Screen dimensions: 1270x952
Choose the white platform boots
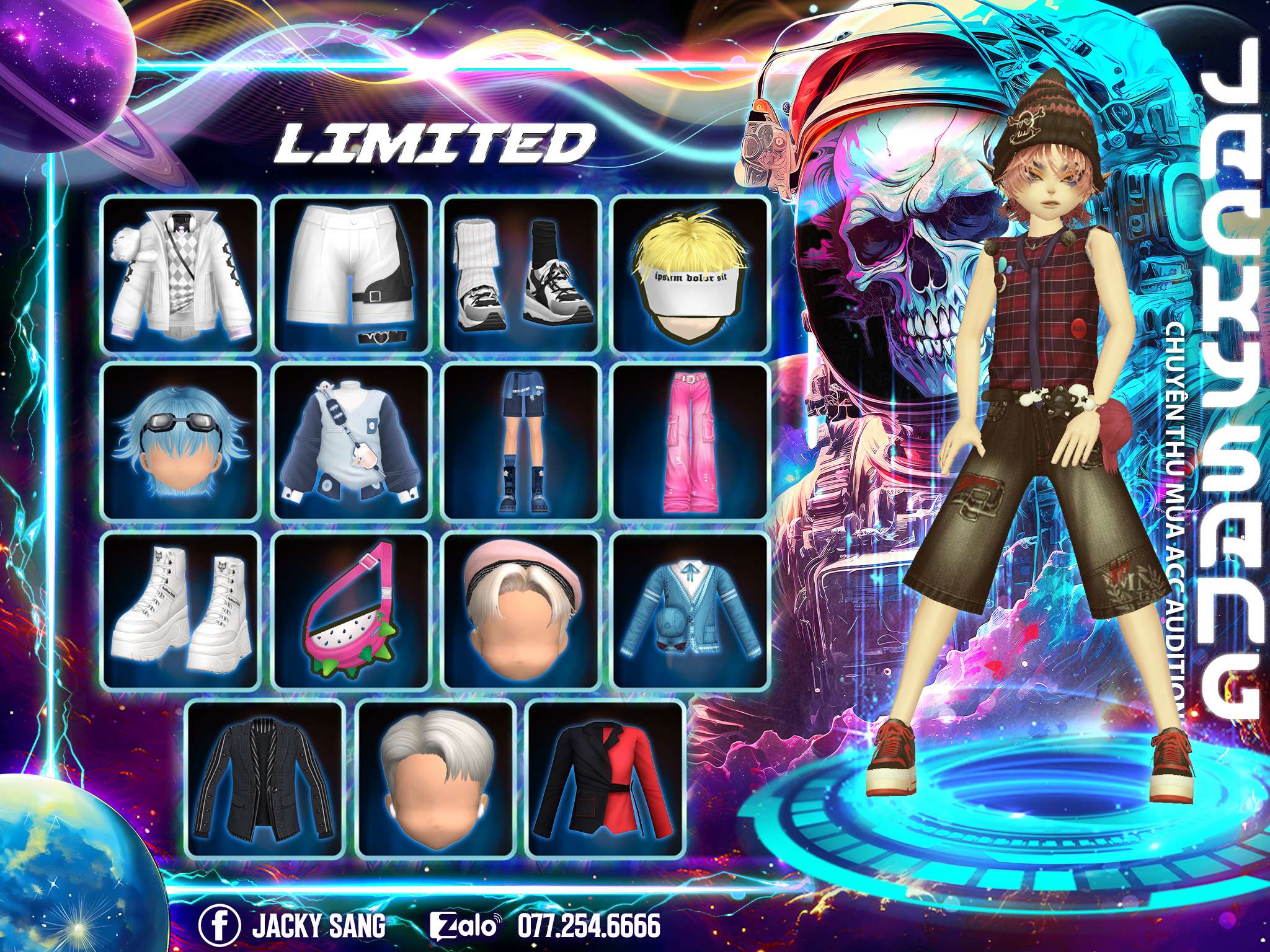[x=180, y=611]
